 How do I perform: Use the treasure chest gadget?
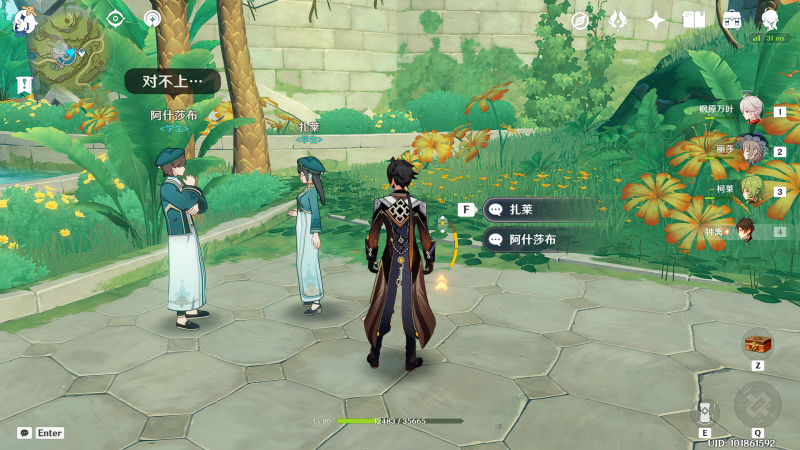pos(757,344)
